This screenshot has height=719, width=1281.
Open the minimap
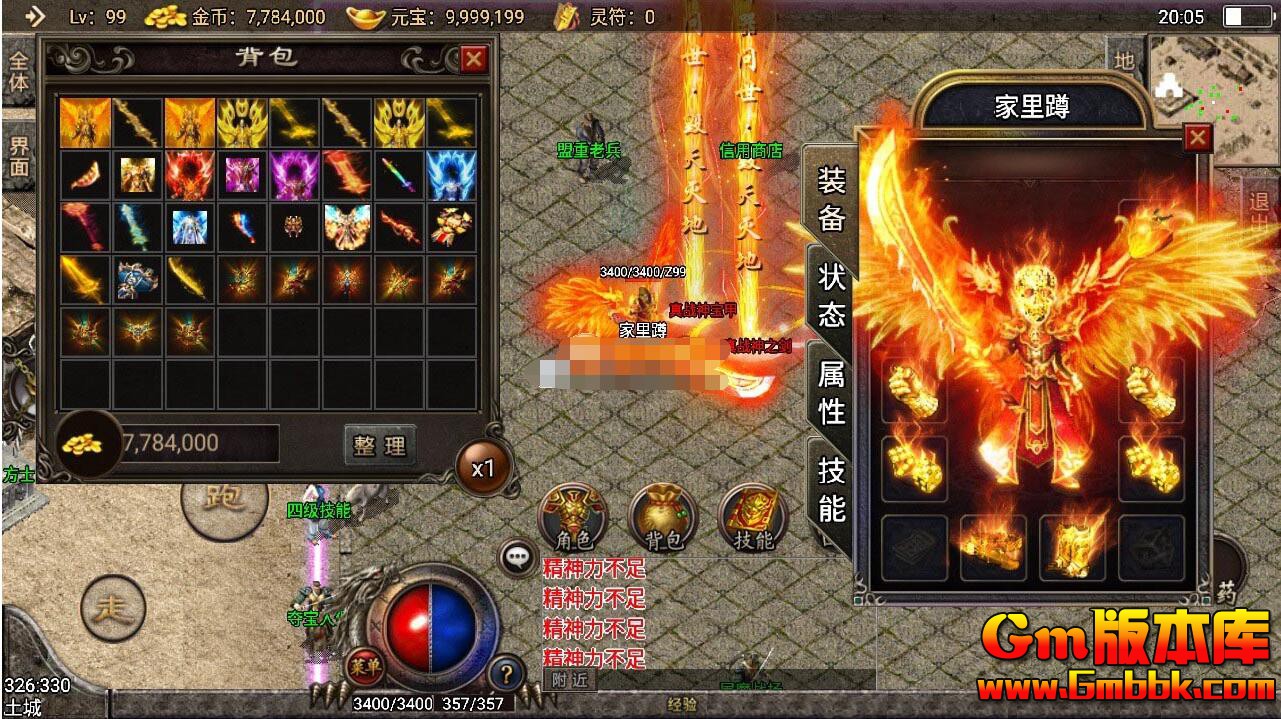1212,96
